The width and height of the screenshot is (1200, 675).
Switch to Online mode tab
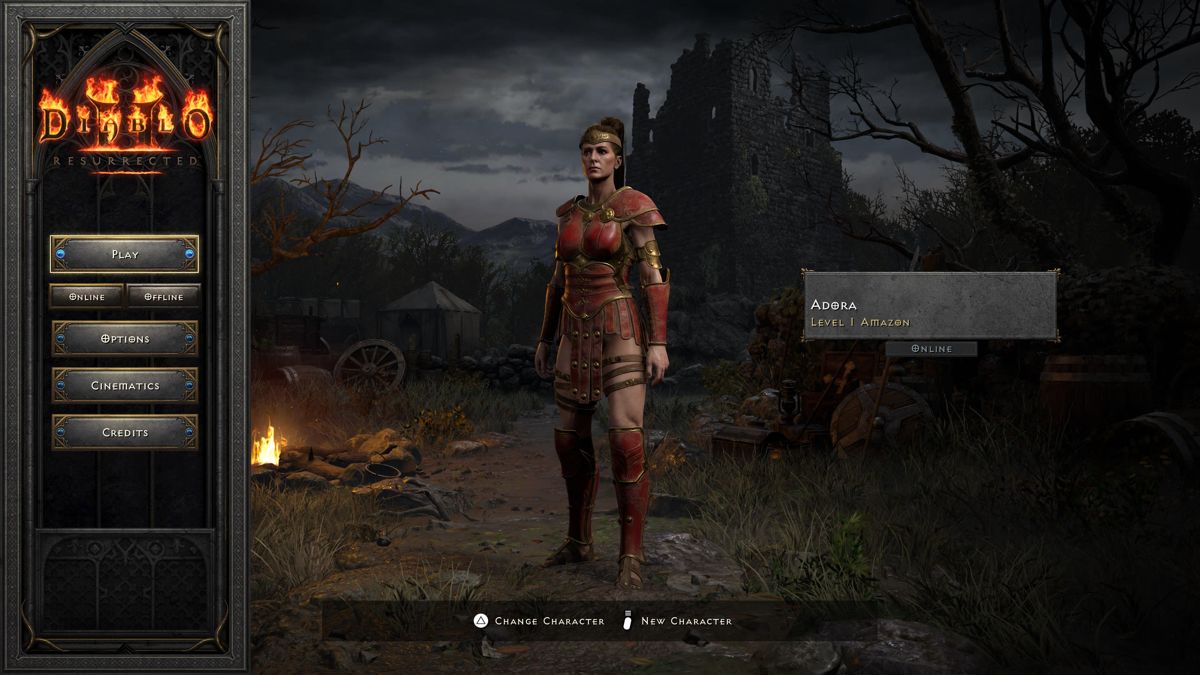[87, 296]
